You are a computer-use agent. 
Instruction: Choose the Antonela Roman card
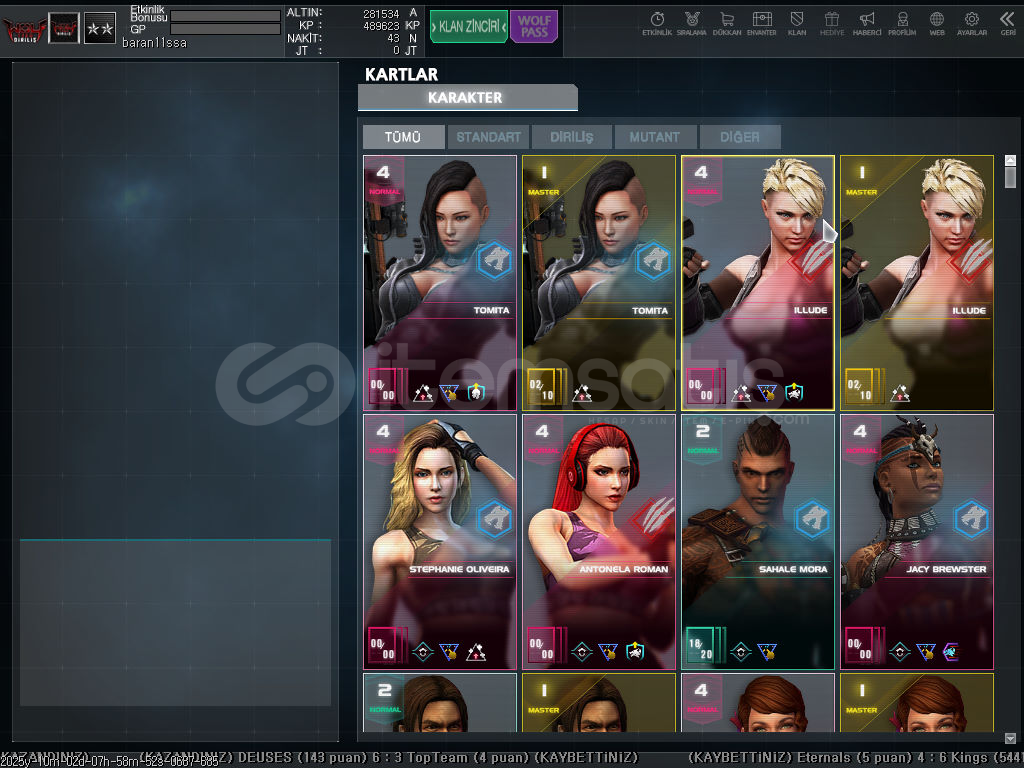coord(598,541)
